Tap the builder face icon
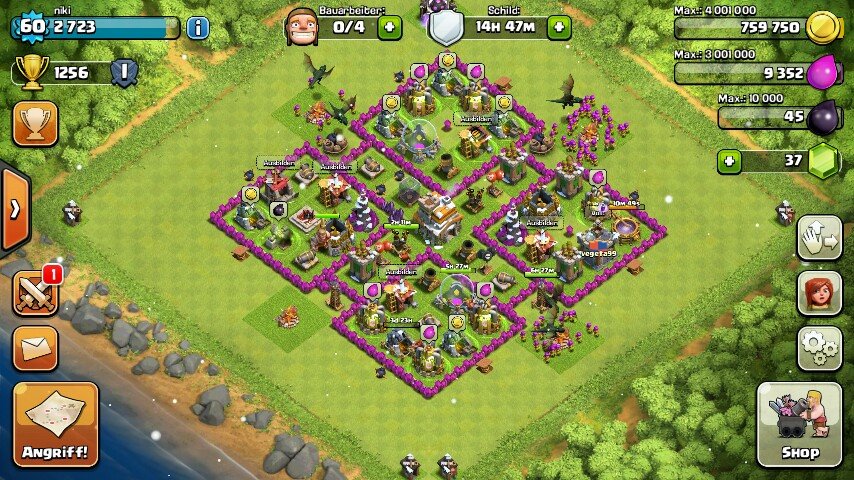This screenshot has width=854, height=480. 301,26
